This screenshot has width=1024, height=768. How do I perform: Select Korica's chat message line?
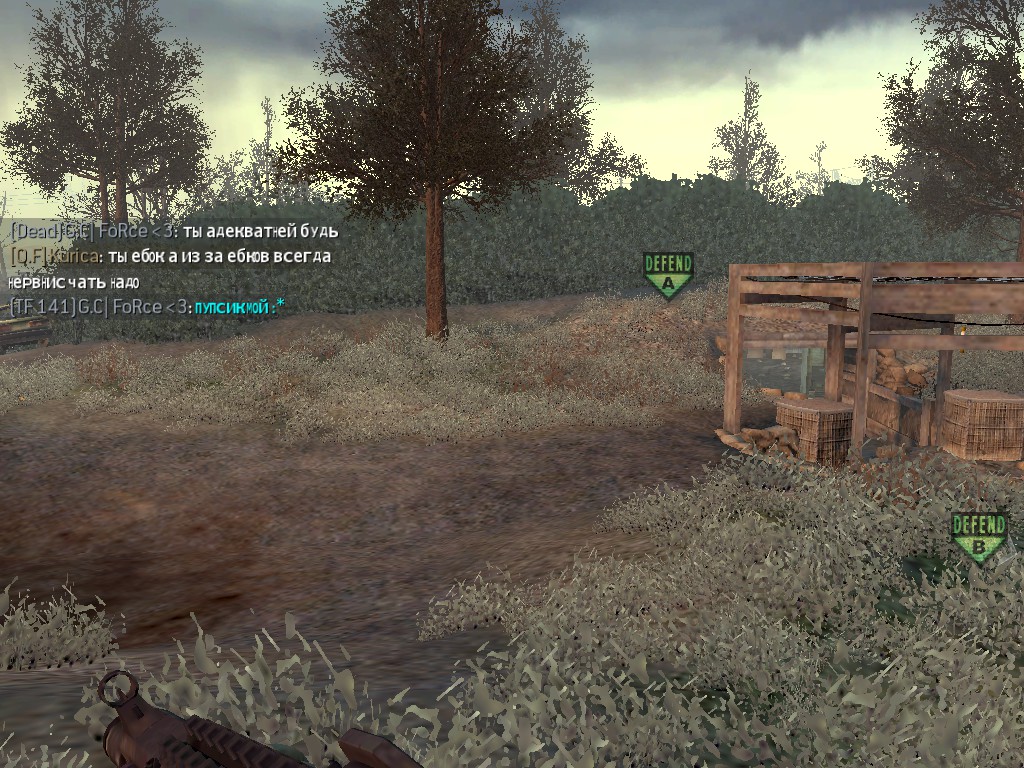(170, 257)
